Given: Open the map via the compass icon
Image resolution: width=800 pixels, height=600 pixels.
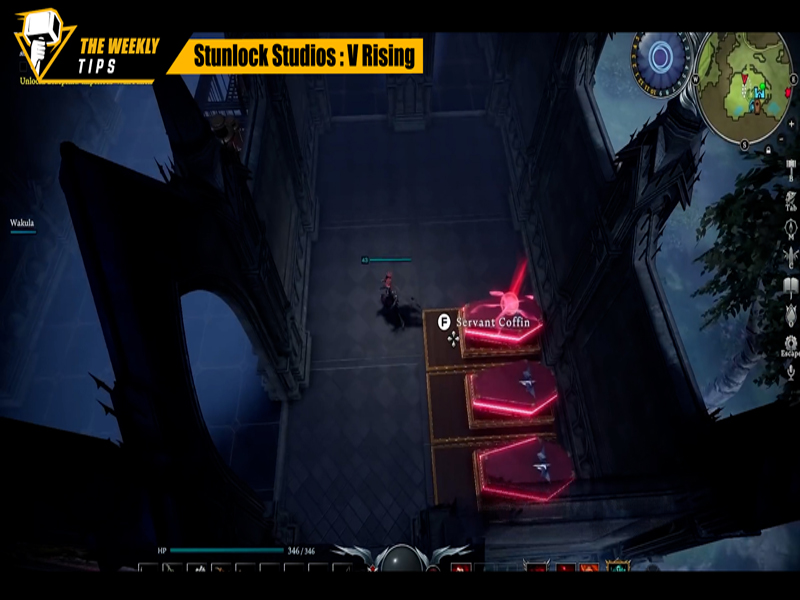Looking at the screenshot, I should [x=790, y=229].
